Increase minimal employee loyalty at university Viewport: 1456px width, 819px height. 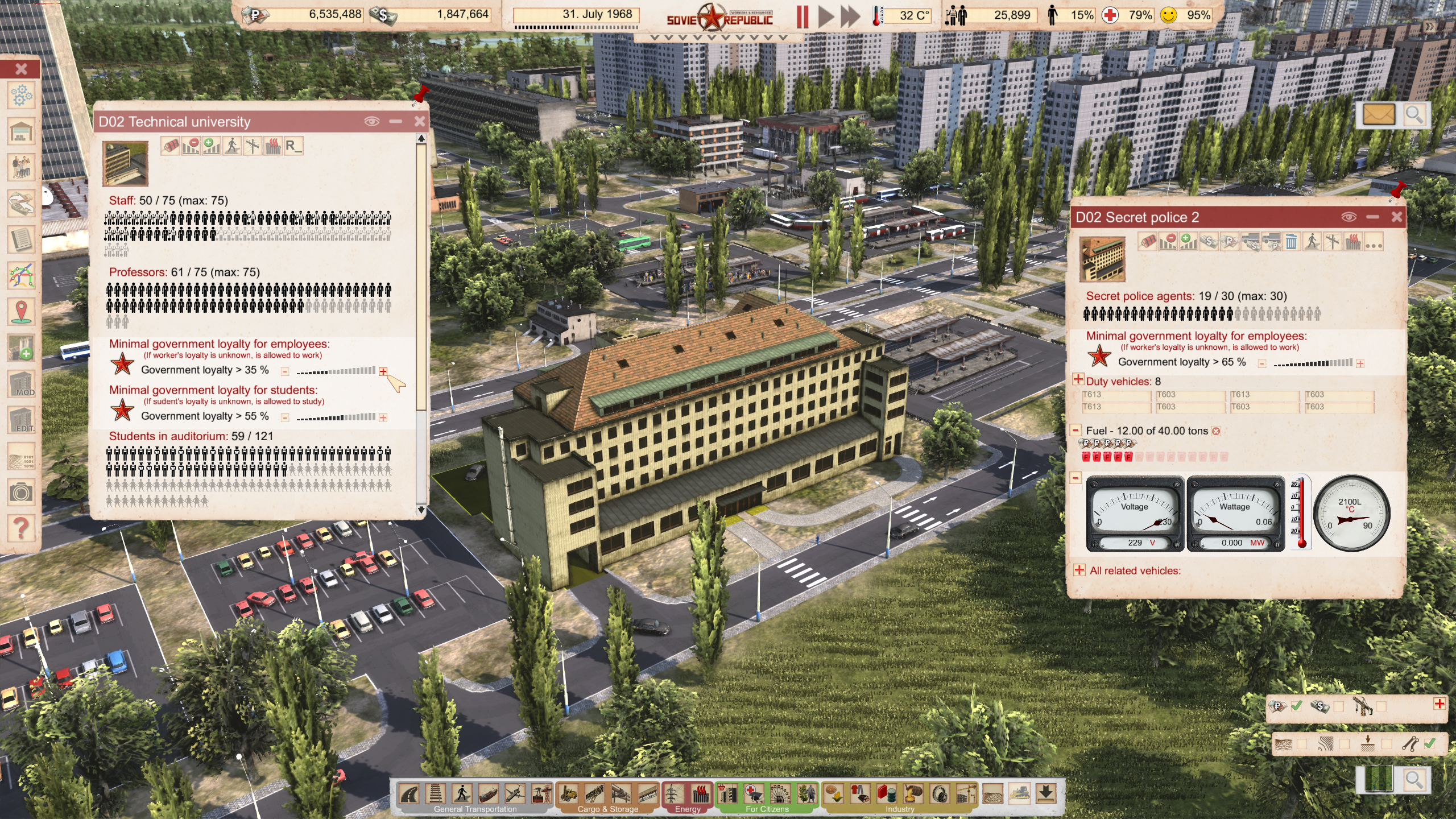click(383, 371)
